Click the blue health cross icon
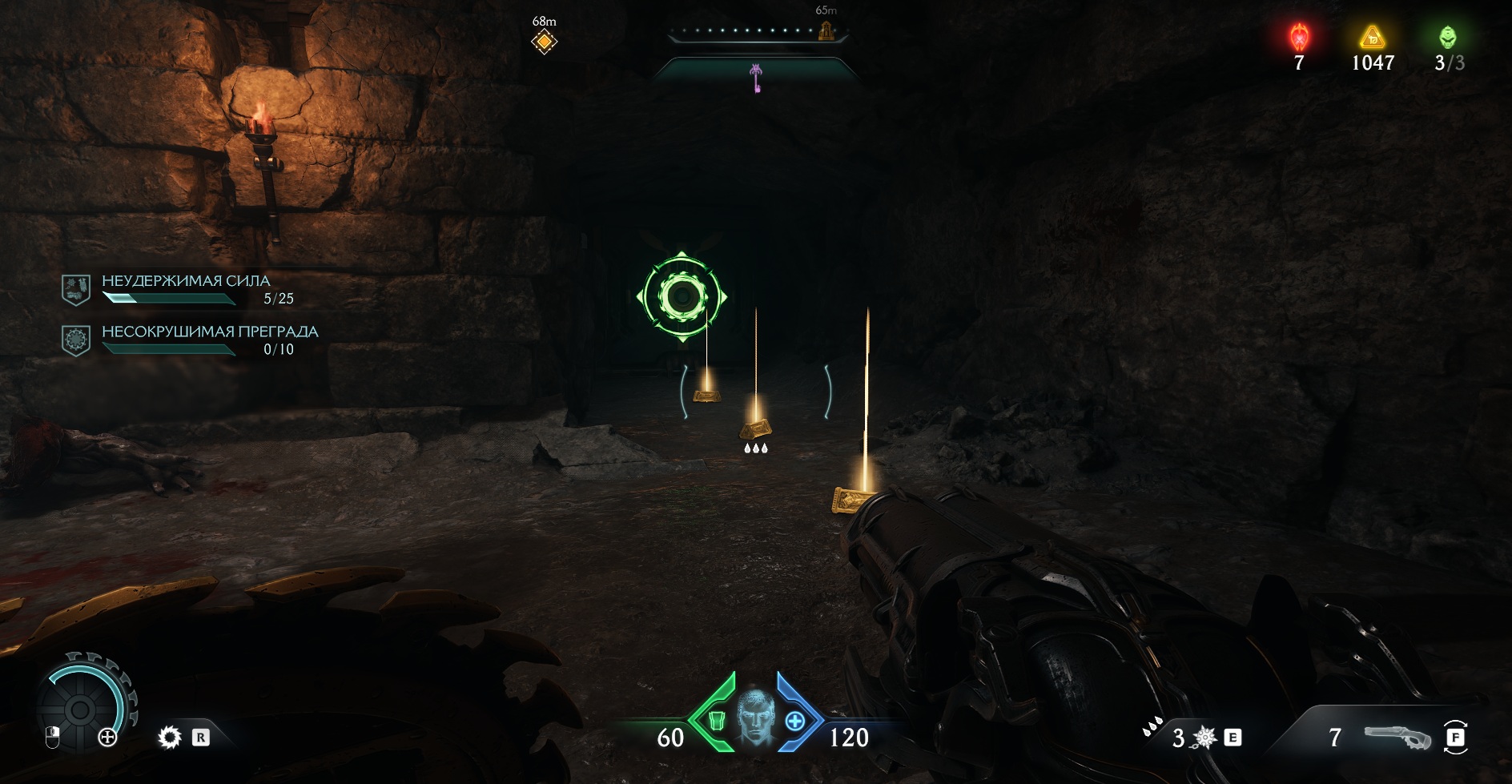 tap(794, 721)
